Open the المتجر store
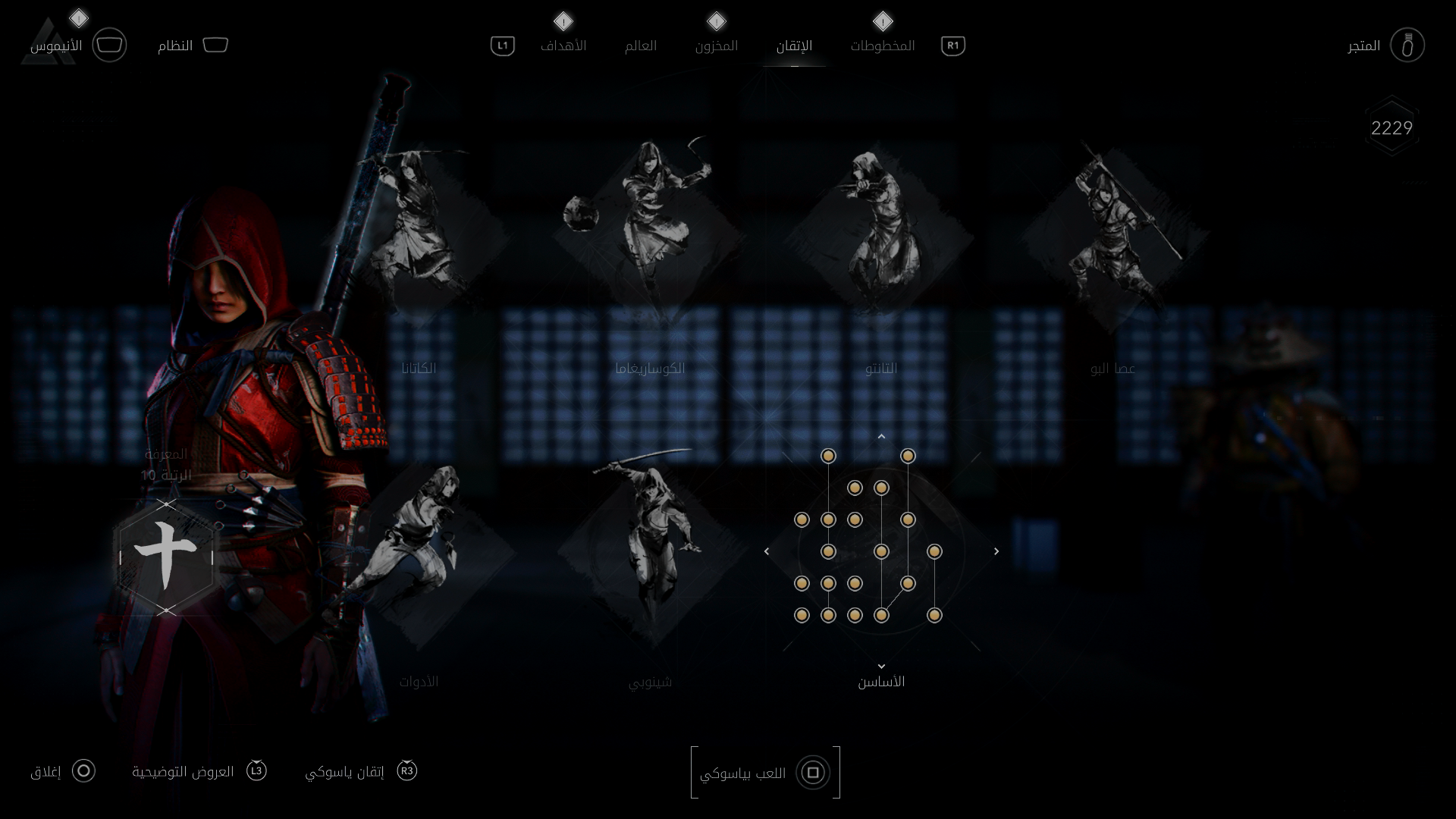Viewport: 1456px width, 819px height. coord(1385,46)
